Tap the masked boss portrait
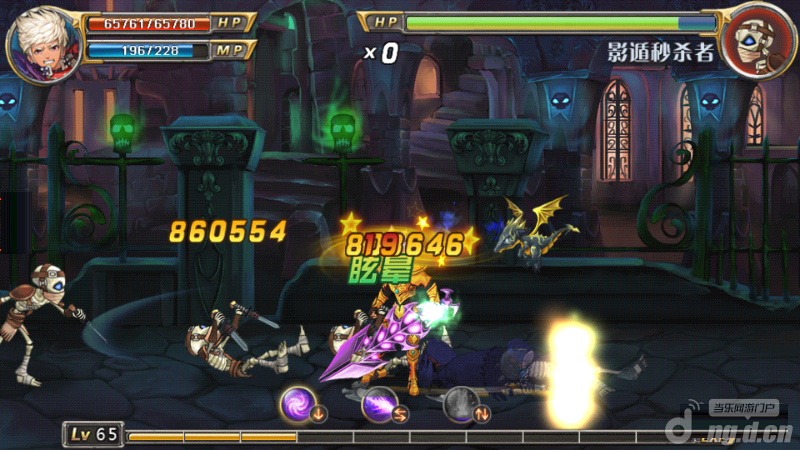This screenshot has height=450, width=800. point(757,42)
